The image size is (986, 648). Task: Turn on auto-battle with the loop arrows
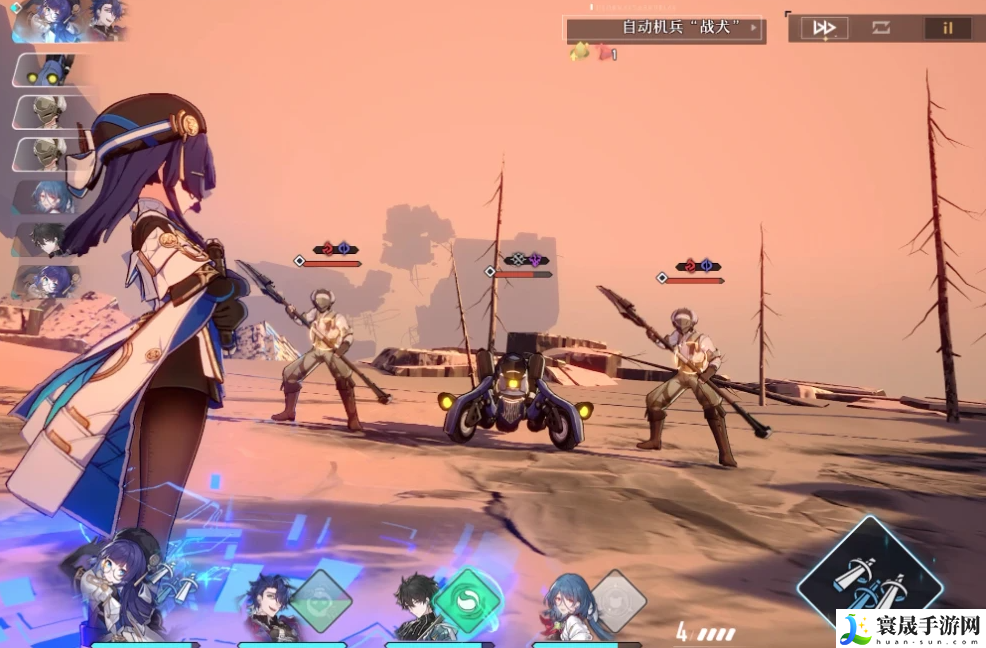click(x=881, y=28)
